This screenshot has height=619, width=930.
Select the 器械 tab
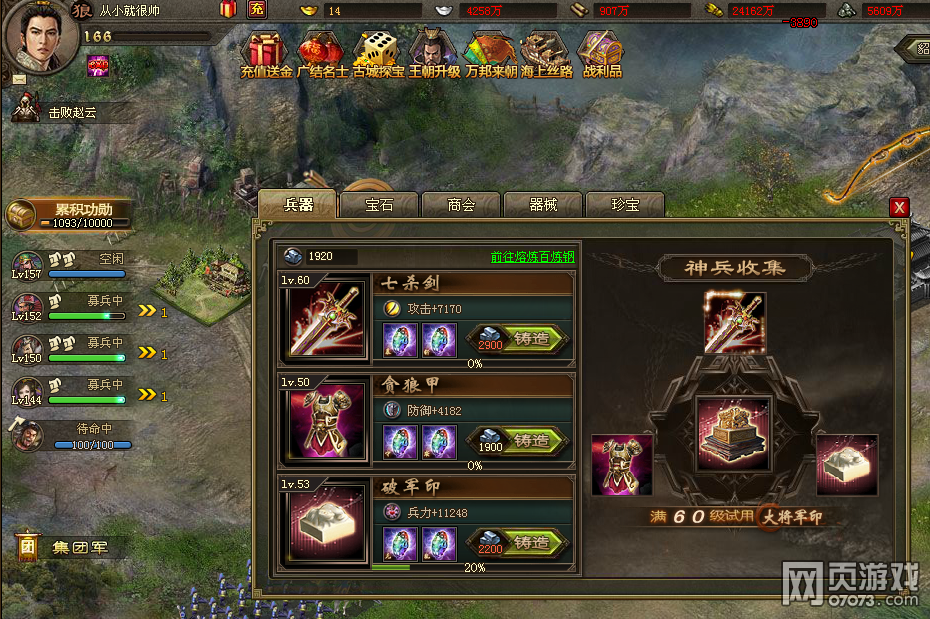click(x=543, y=205)
